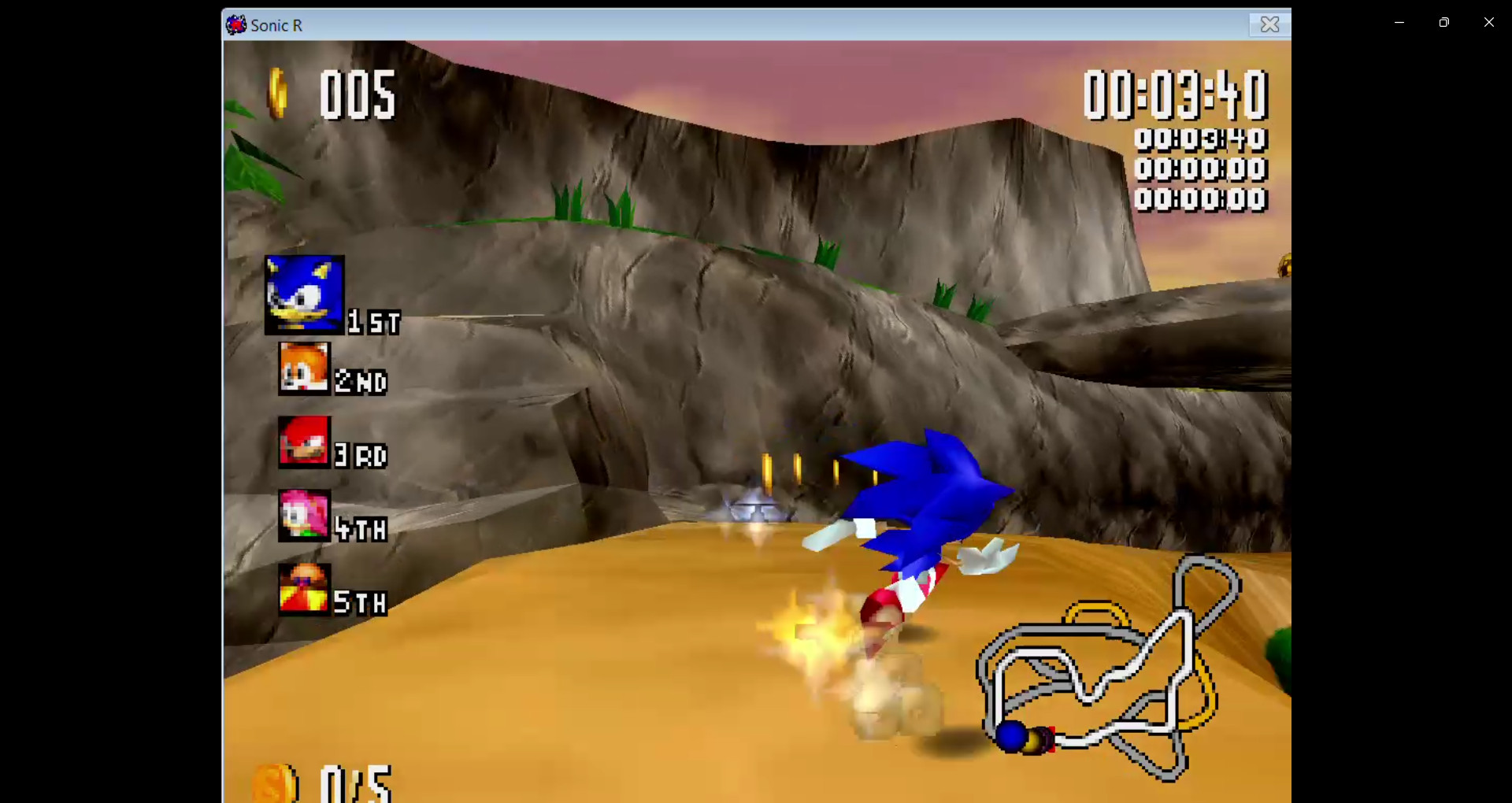
Task: Select Amy's 4th place portrait
Action: pyautogui.click(x=304, y=516)
